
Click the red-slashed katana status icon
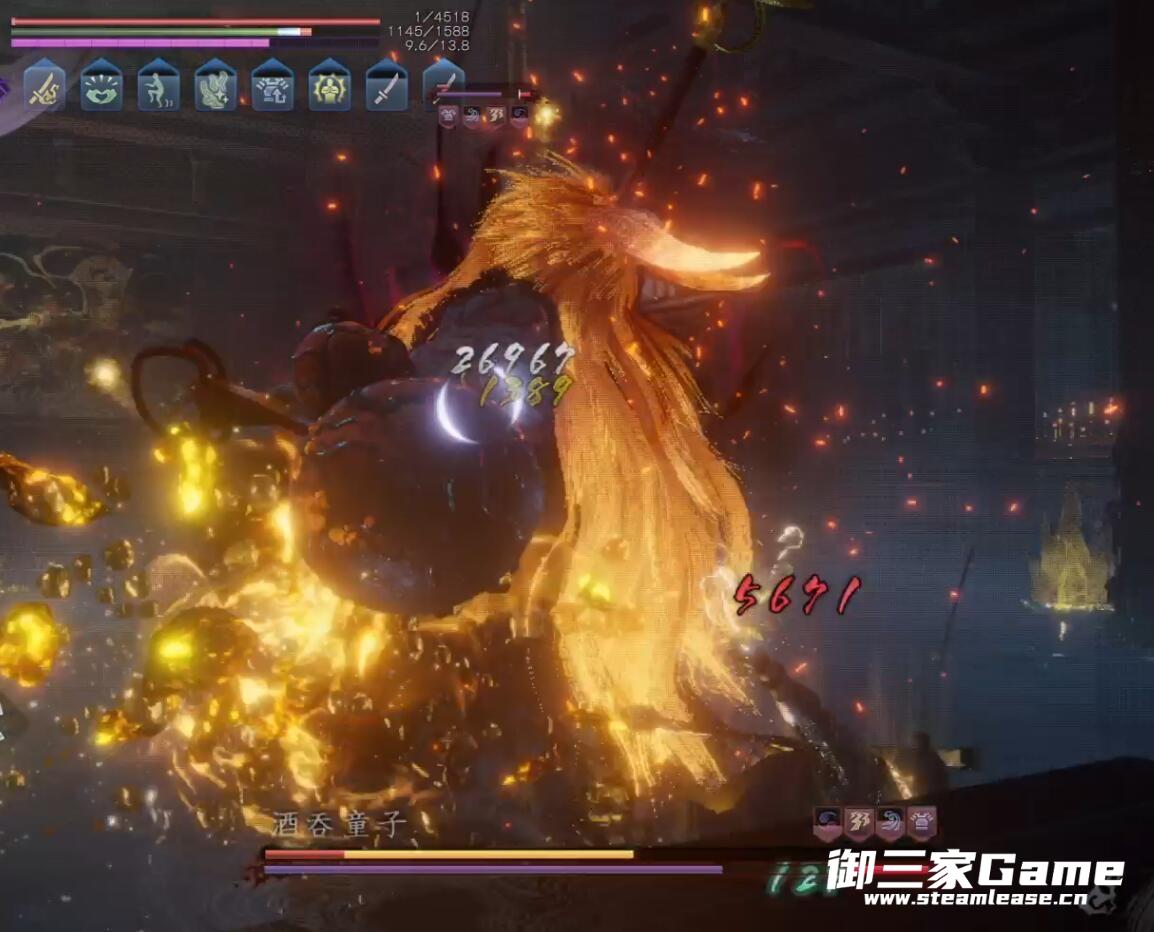click(444, 83)
